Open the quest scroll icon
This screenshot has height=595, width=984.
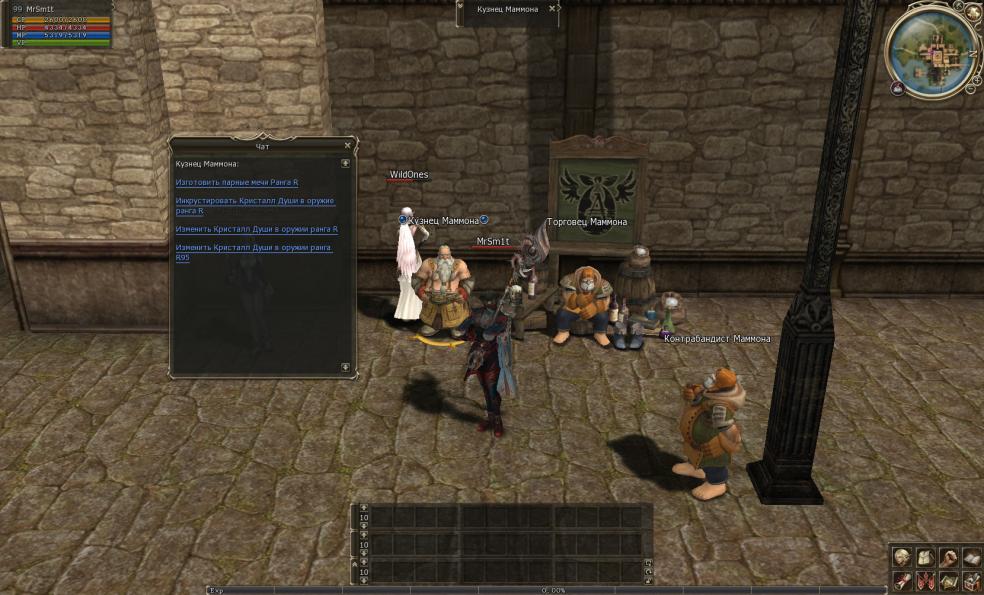click(x=902, y=581)
